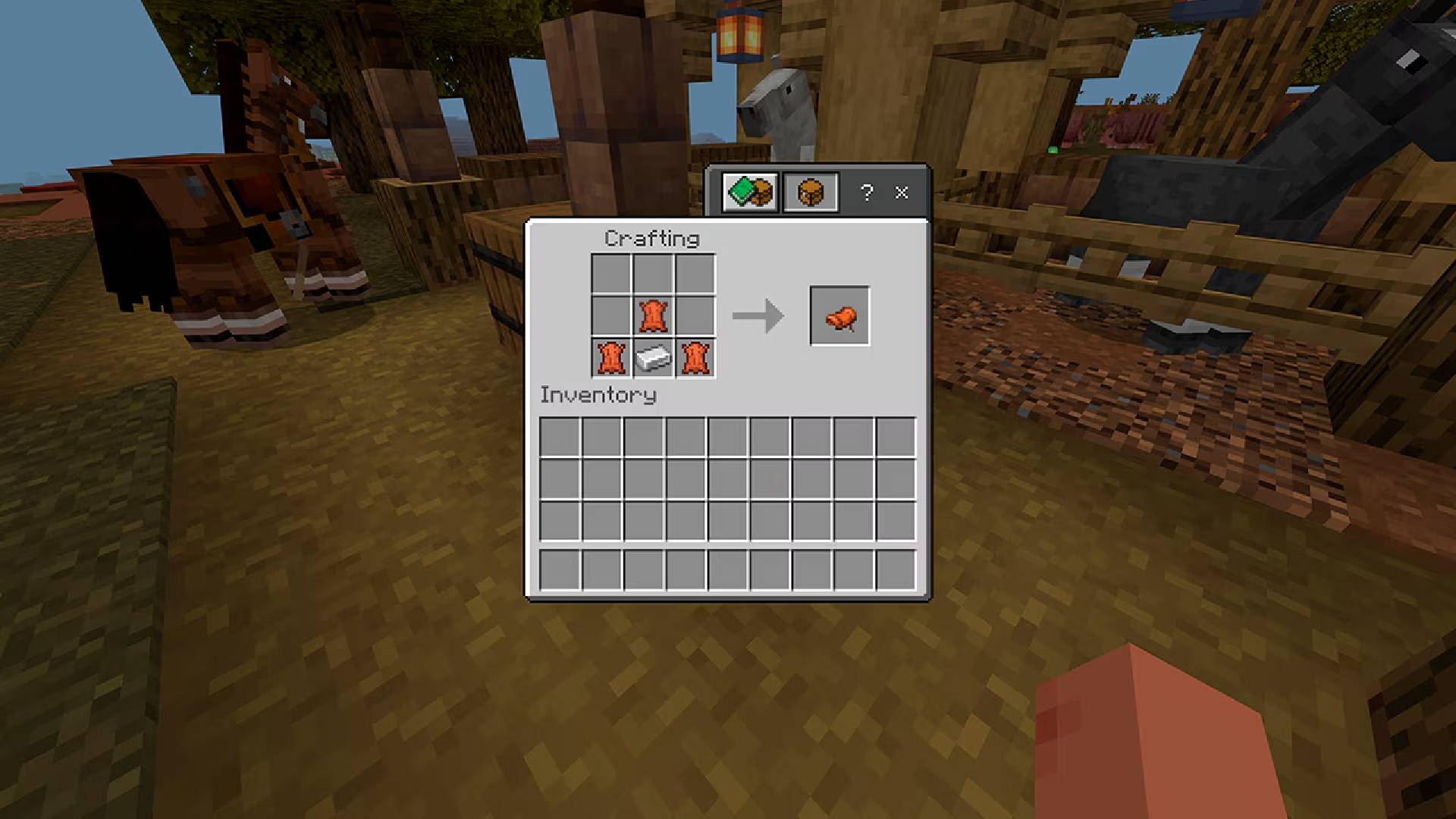This screenshot has width=1456, height=819.
Task: Click the middle-left empty crafting slot
Action: pyautogui.click(x=611, y=315)
